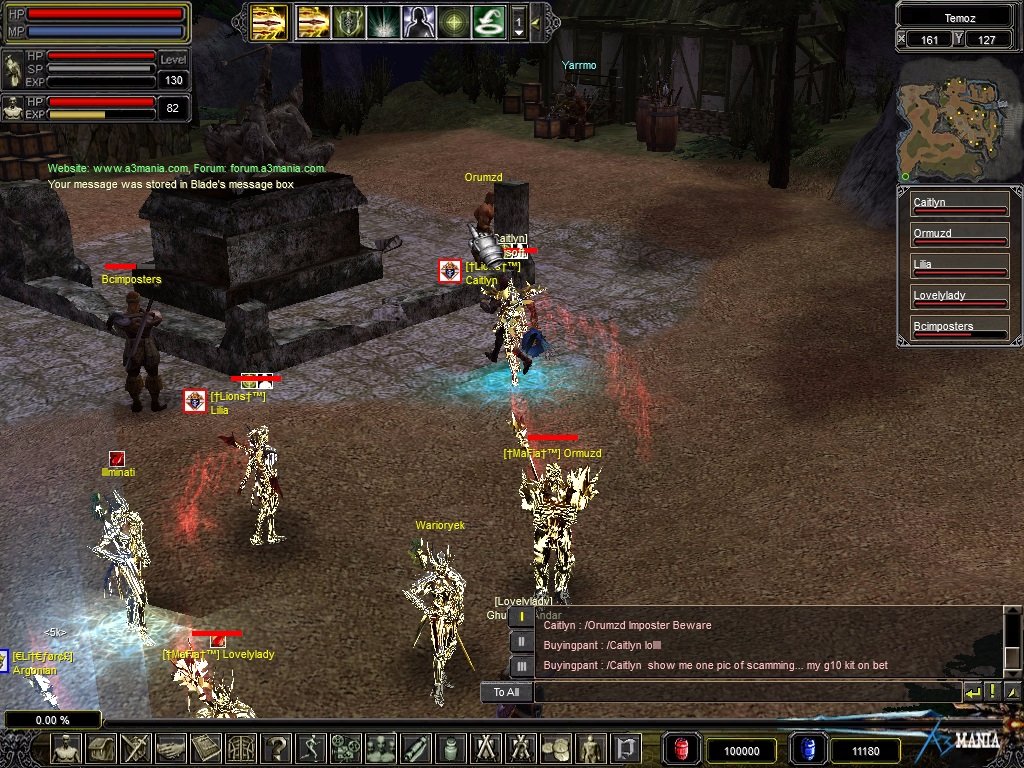Choose Lovelylady from the party list
Viewport: 1024px width, 768px height.
(x=959, y=298)
